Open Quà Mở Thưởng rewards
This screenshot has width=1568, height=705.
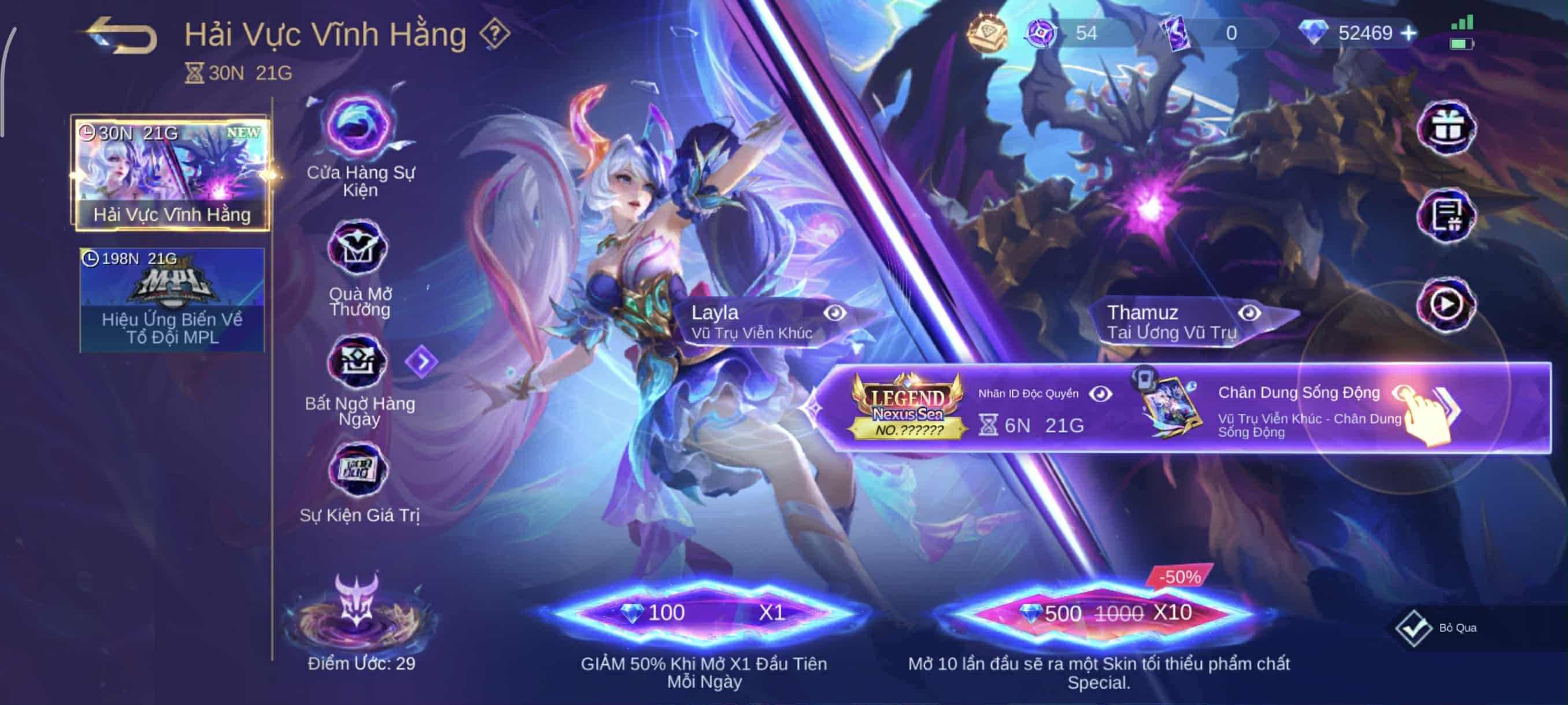click(358, 249)
